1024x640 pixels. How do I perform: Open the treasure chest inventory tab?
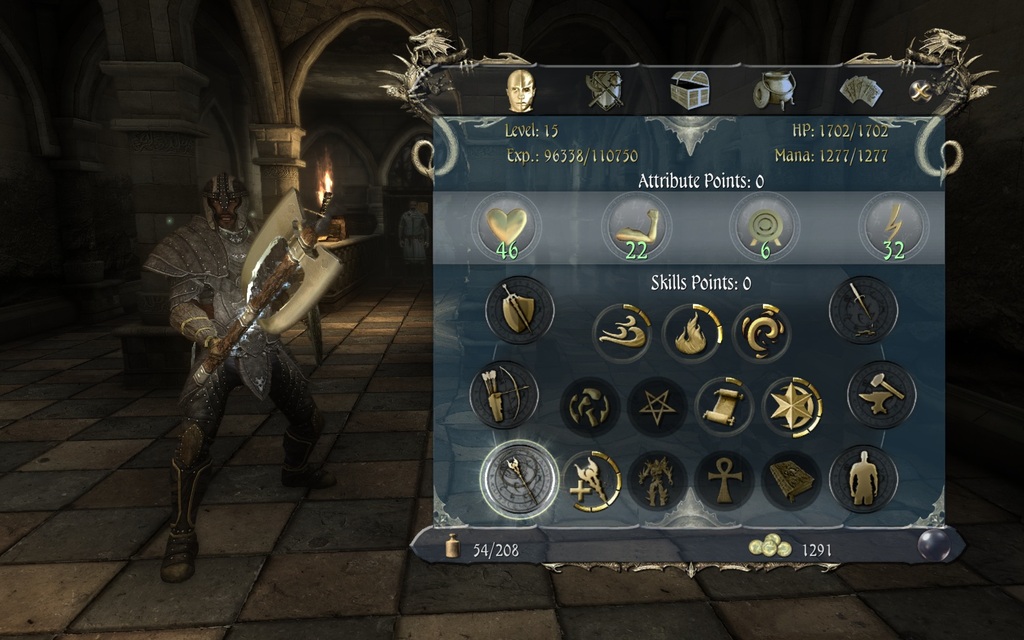click(689, 91)
